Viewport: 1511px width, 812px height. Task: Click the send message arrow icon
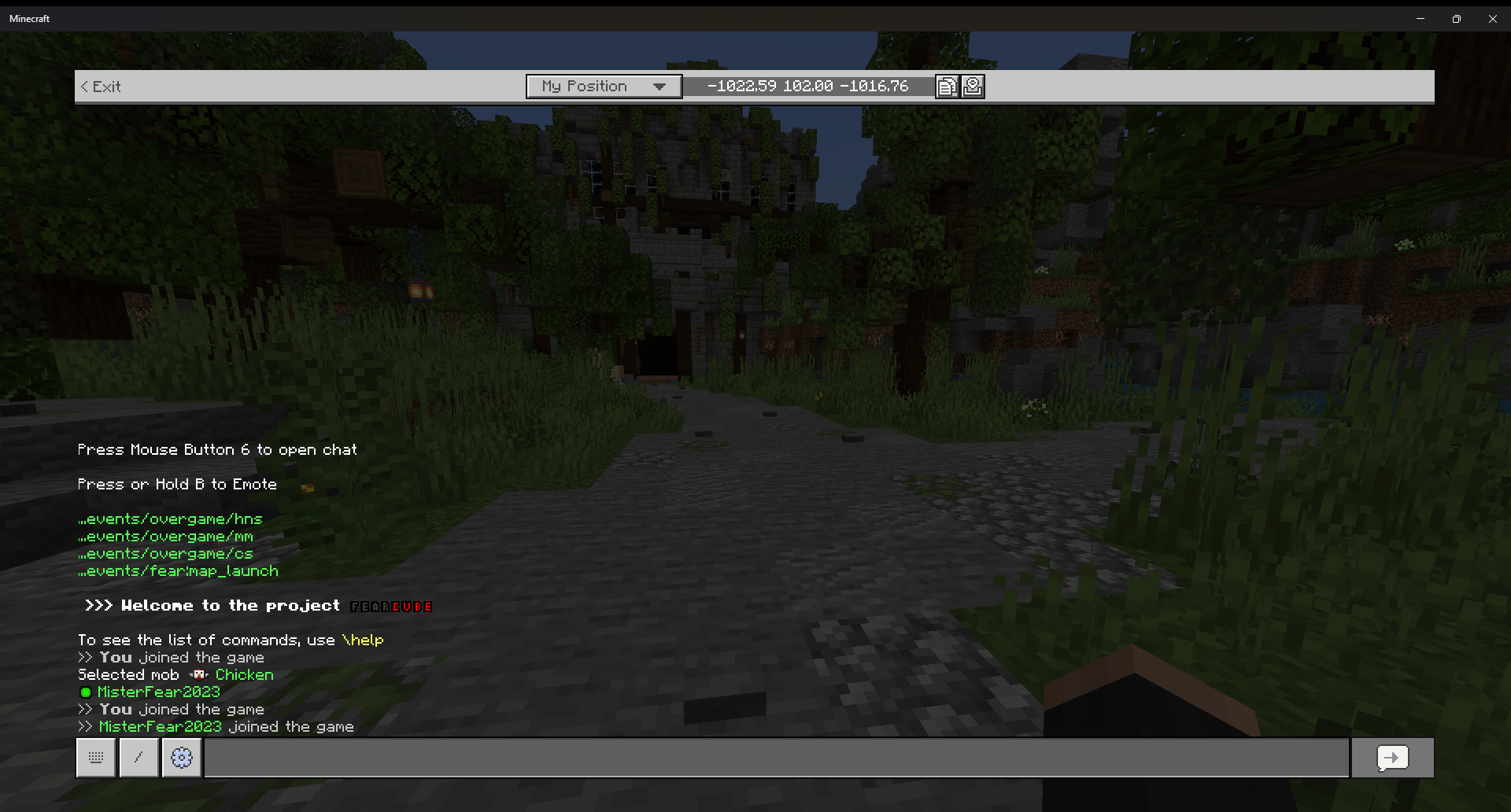pos(1391,758)
